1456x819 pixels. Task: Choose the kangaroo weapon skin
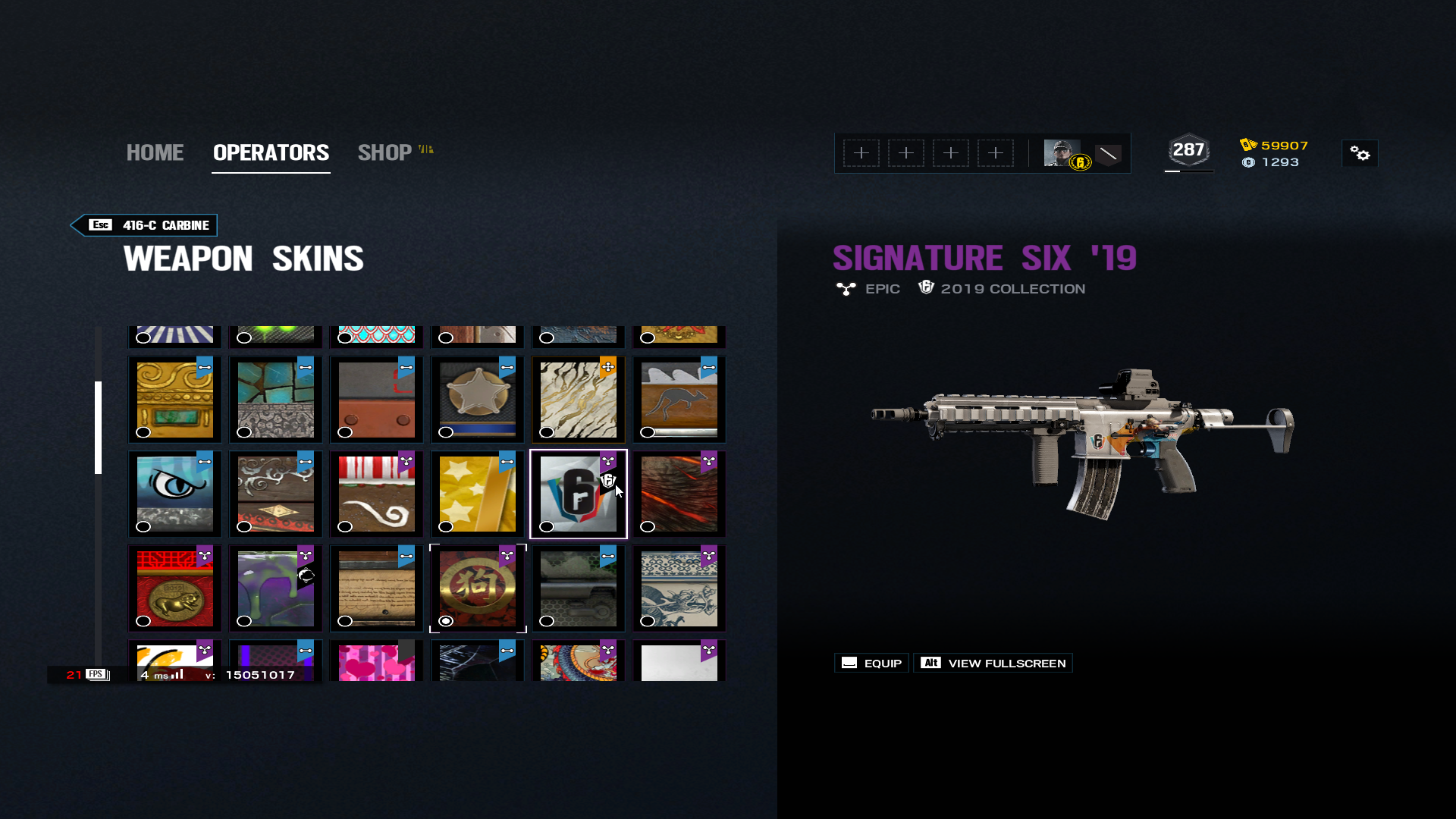pyautogui.click(x=679, y=400)
